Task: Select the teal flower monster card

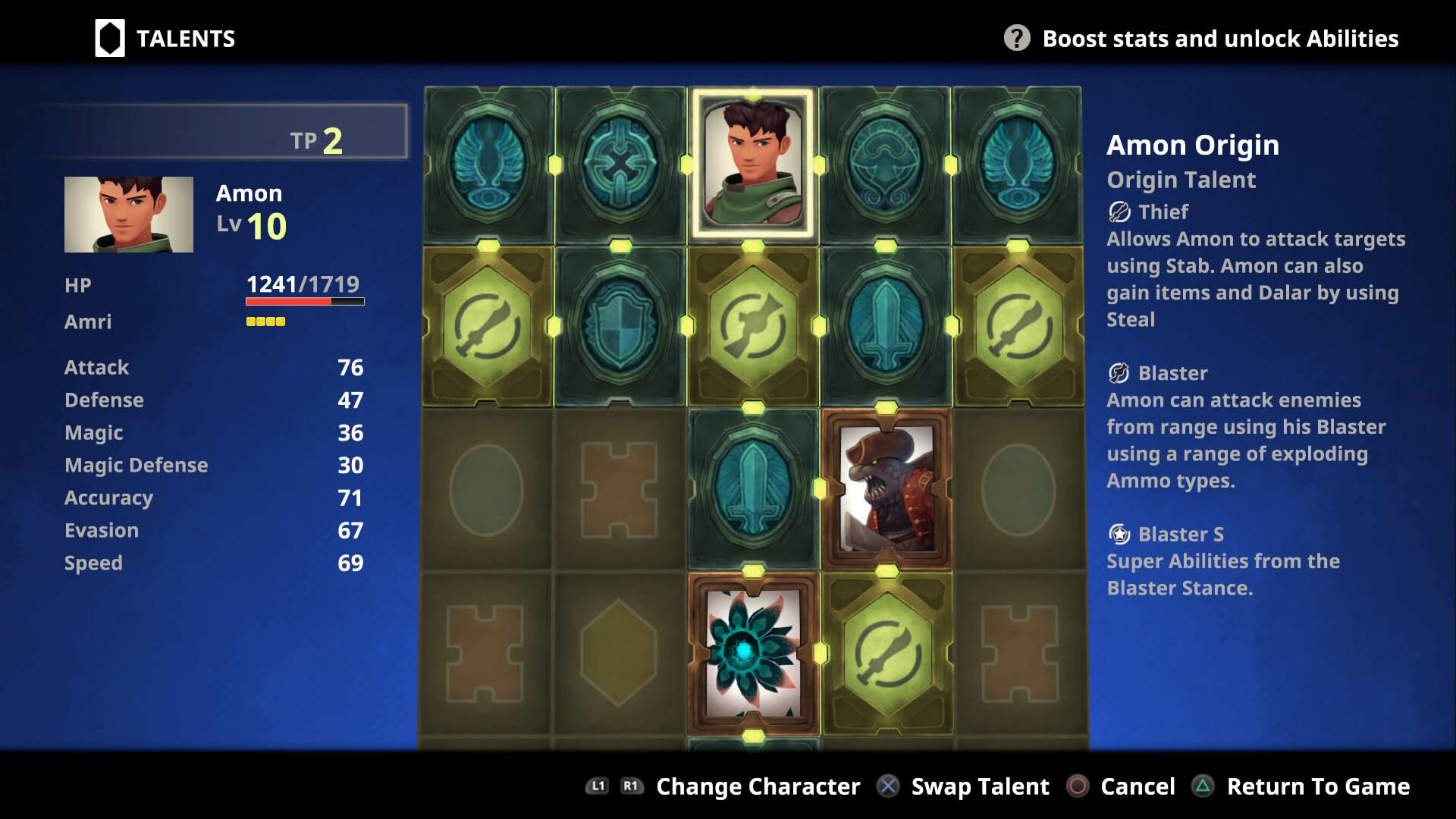Action: pyautogui.click(x=752, y=652)
